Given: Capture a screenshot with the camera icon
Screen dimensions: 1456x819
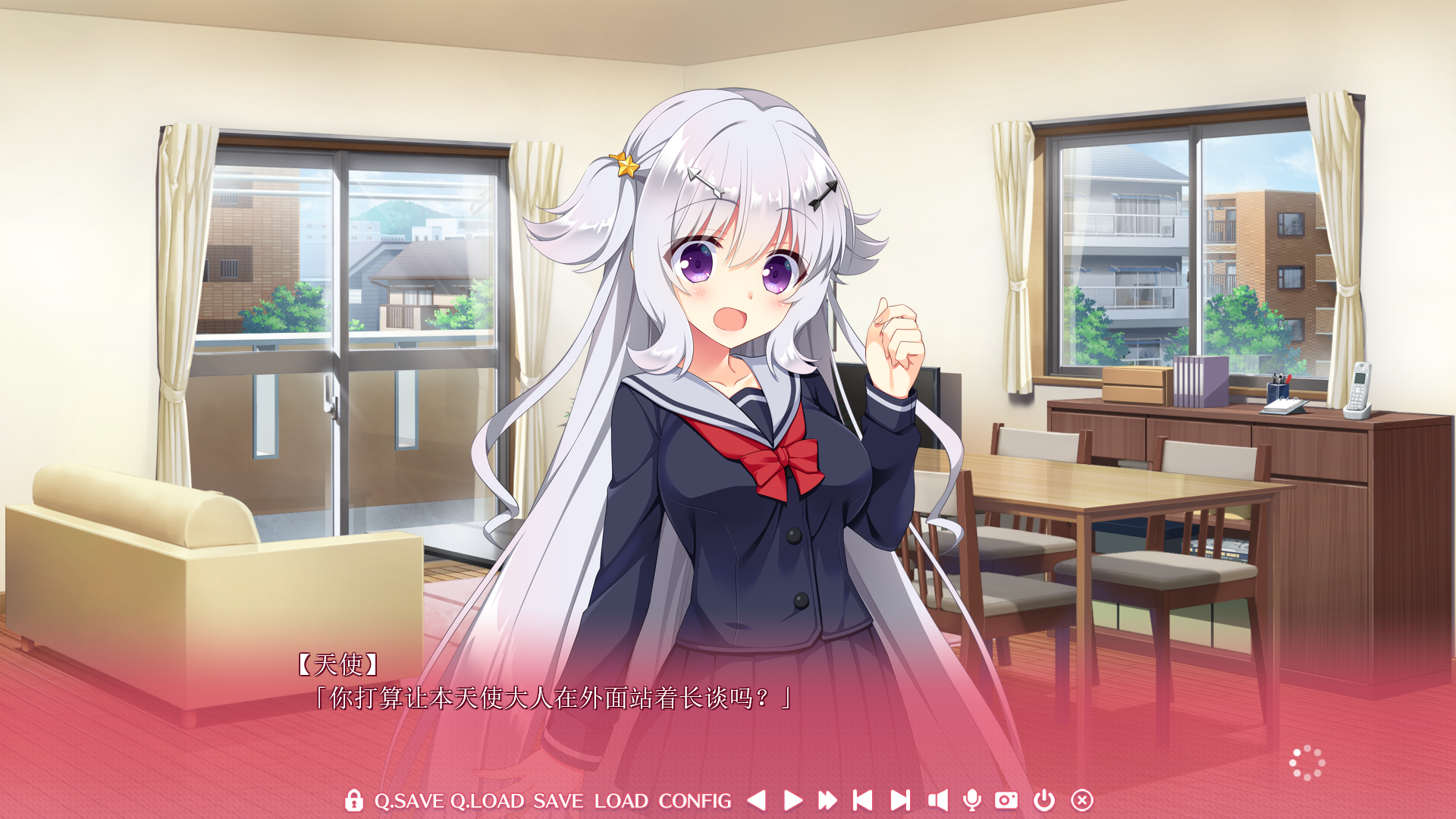Looking at the screenshot, I should point(1009,800).
